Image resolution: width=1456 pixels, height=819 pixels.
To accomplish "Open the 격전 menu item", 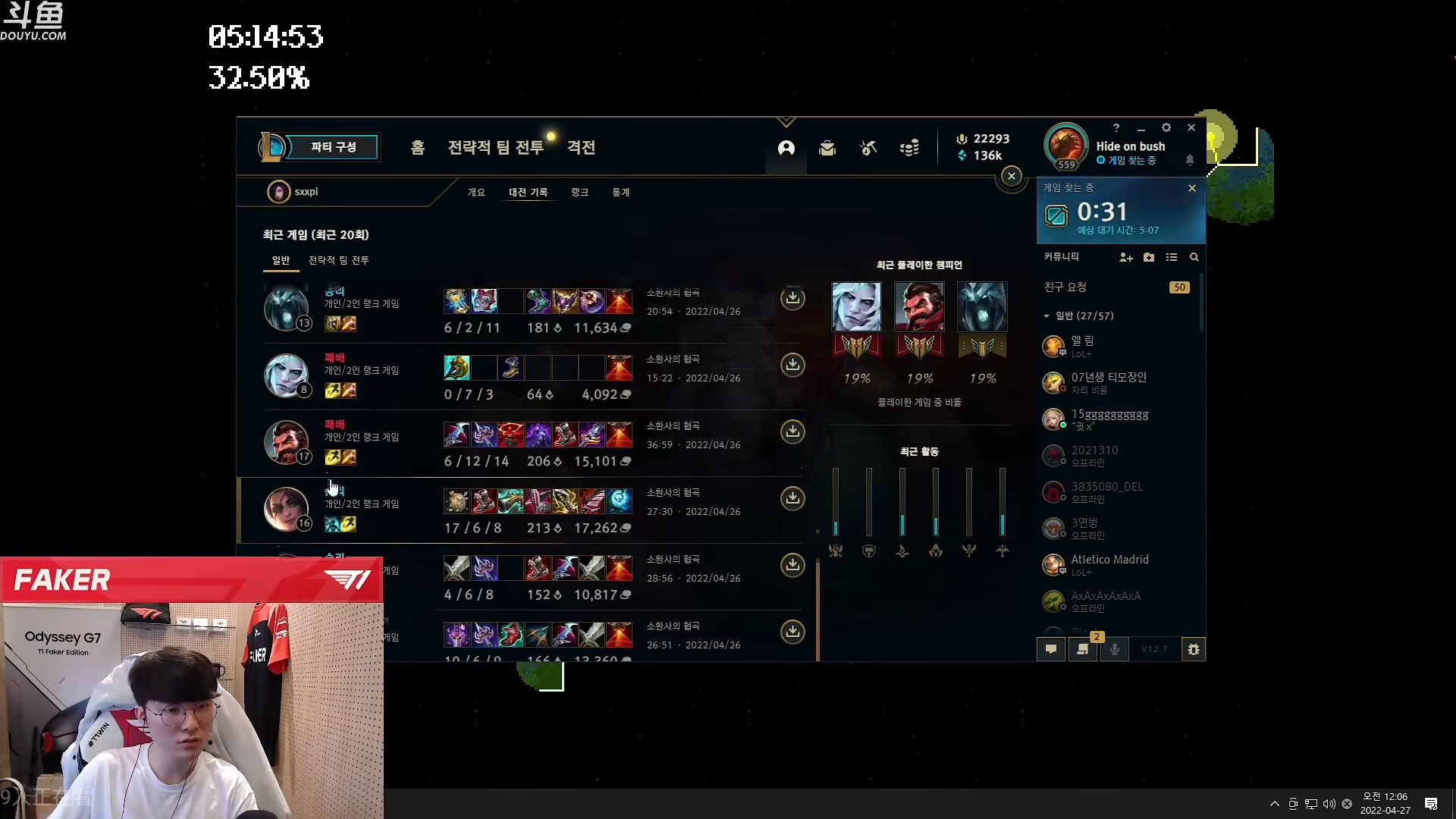I will pyautogui.click(x=581, y=147).
